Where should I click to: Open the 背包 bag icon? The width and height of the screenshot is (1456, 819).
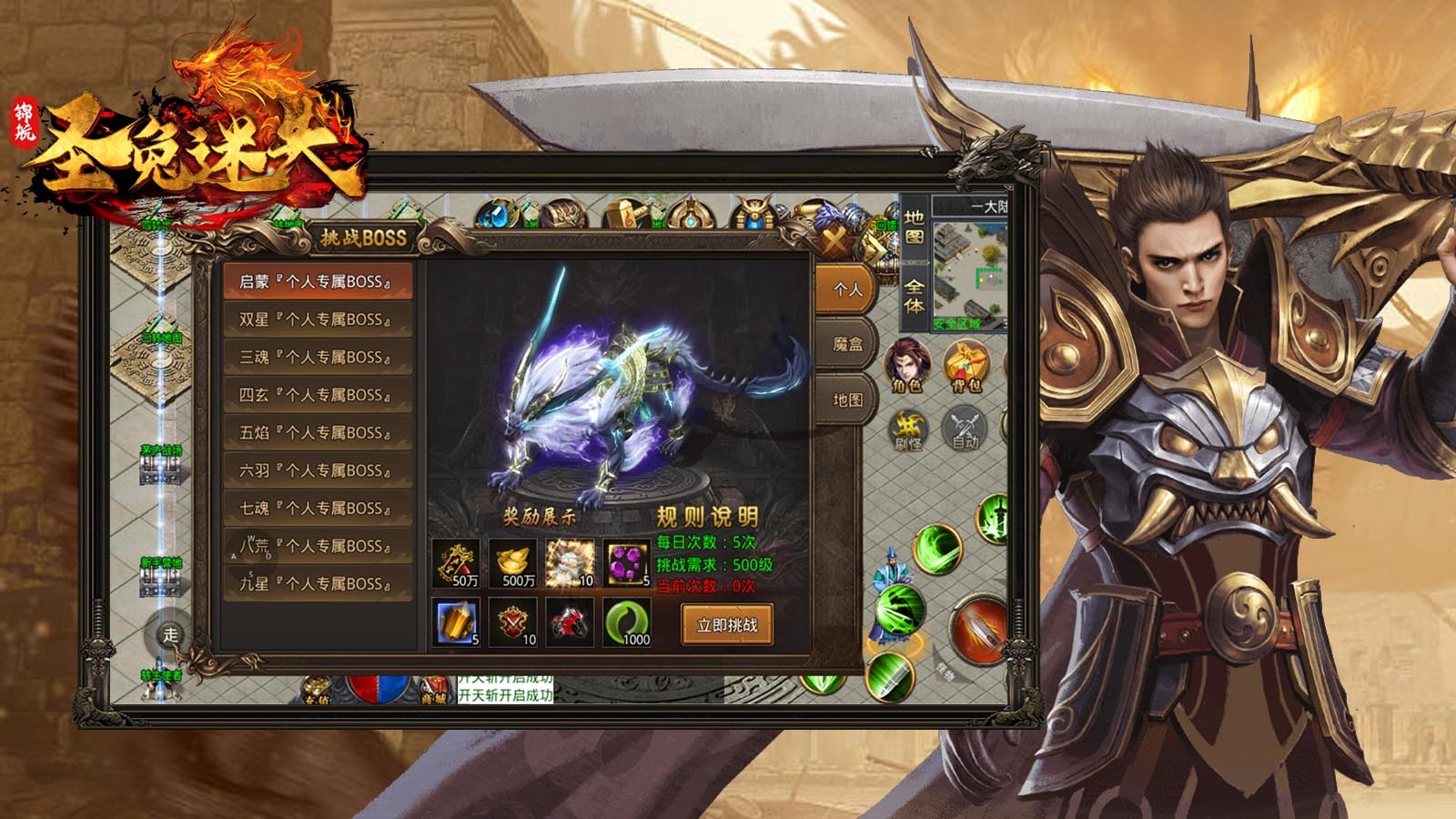[x=966, y=366]
